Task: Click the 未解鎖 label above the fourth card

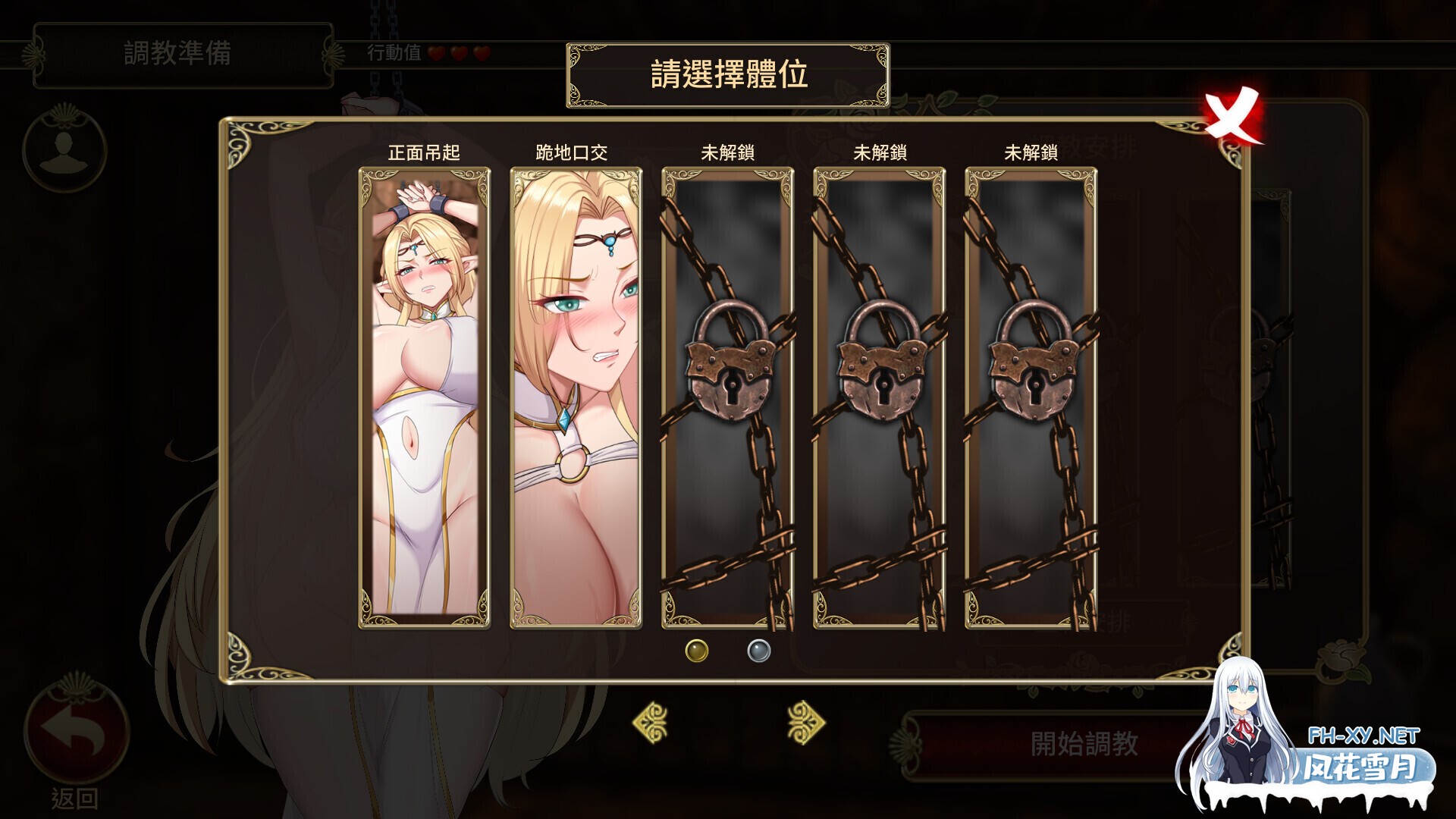Action: click(879, 152)
